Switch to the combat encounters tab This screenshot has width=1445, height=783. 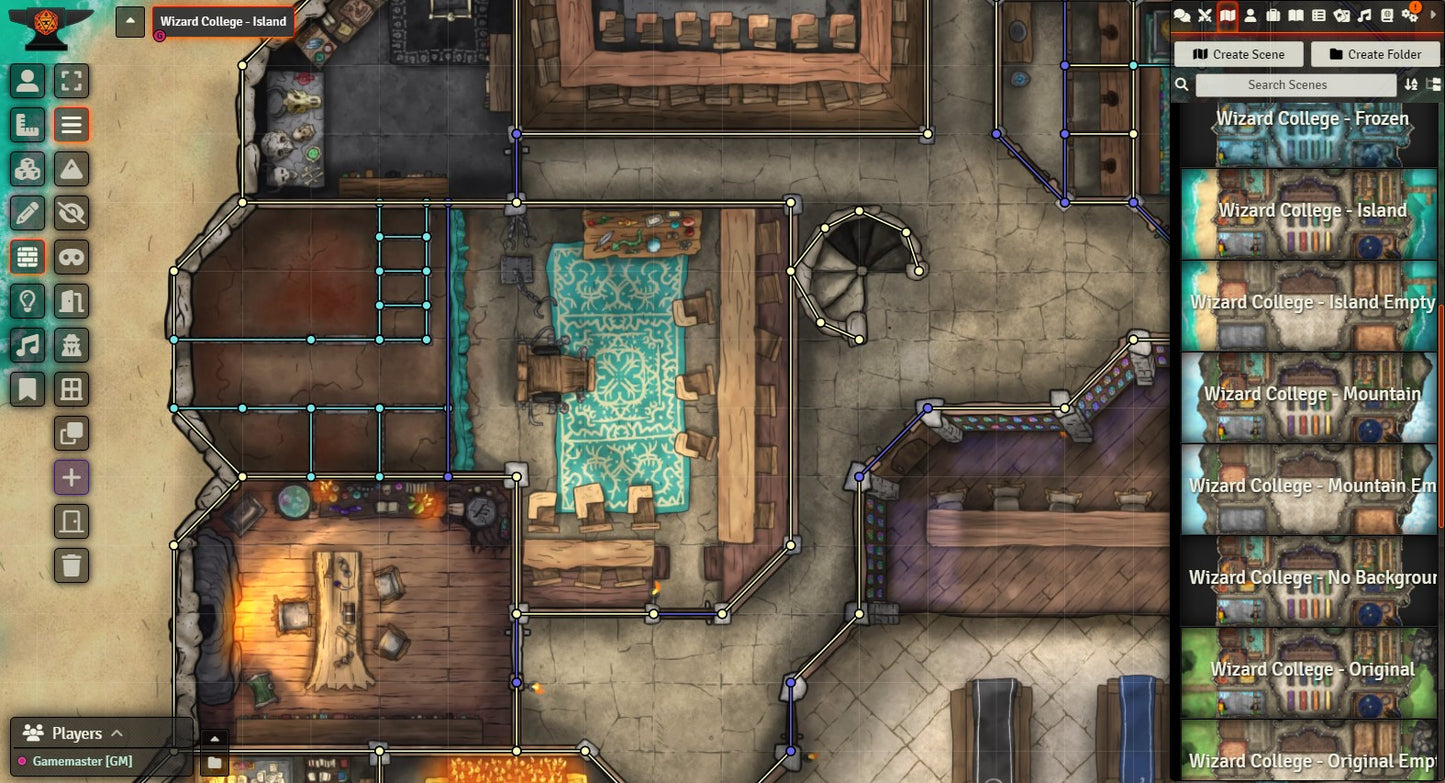click(x=1205, y=15)
